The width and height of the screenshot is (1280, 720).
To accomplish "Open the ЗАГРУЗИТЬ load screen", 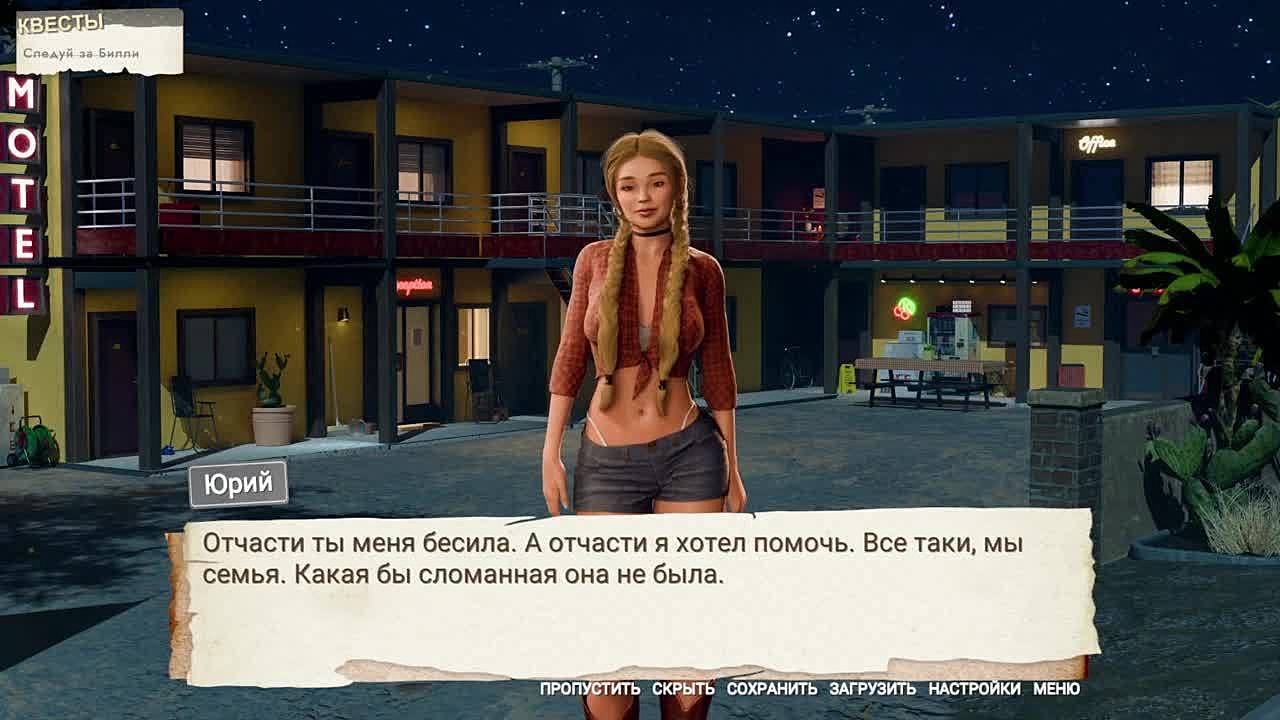I will [872, 689].
